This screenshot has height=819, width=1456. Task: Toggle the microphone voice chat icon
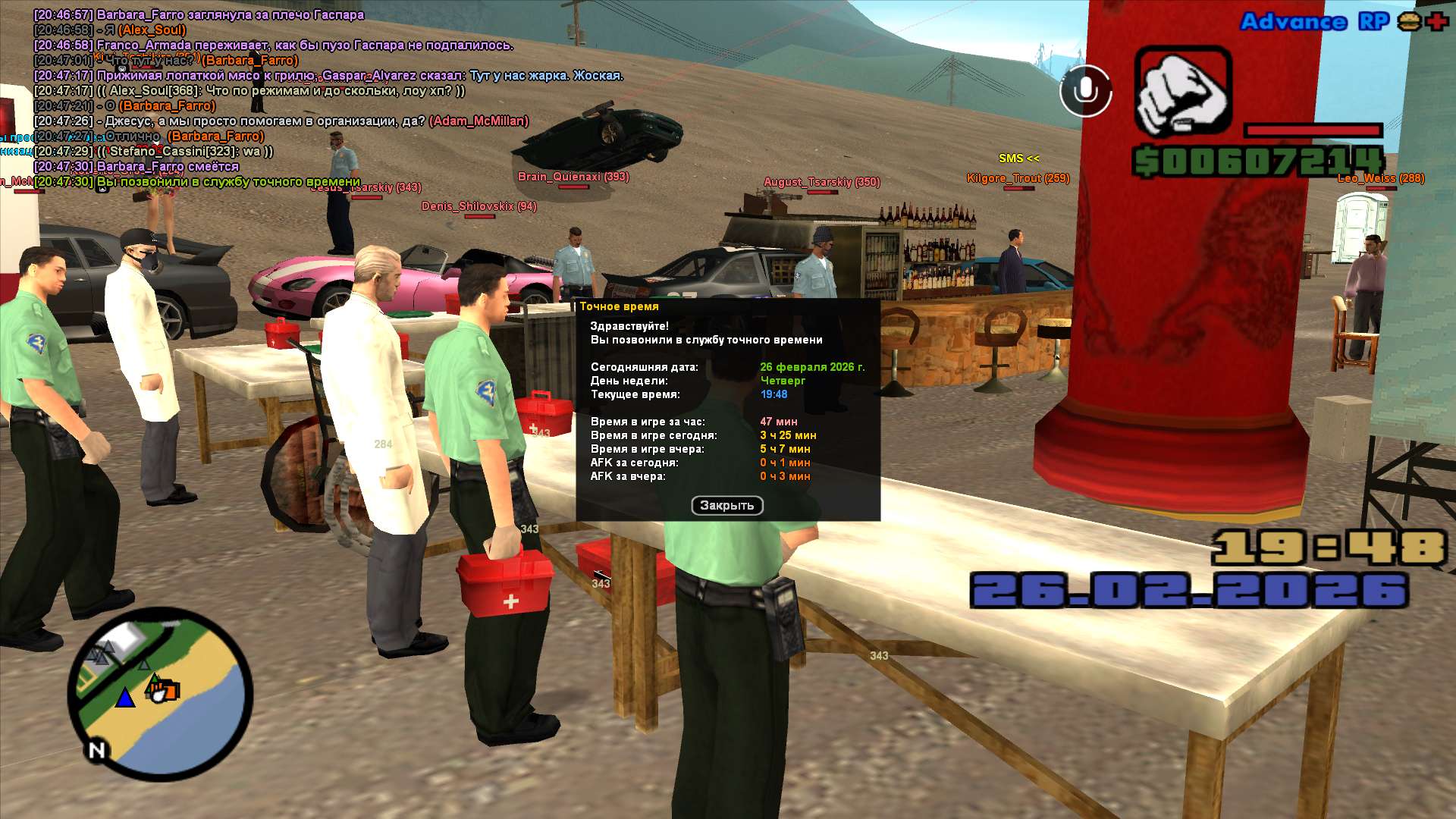1085,91
